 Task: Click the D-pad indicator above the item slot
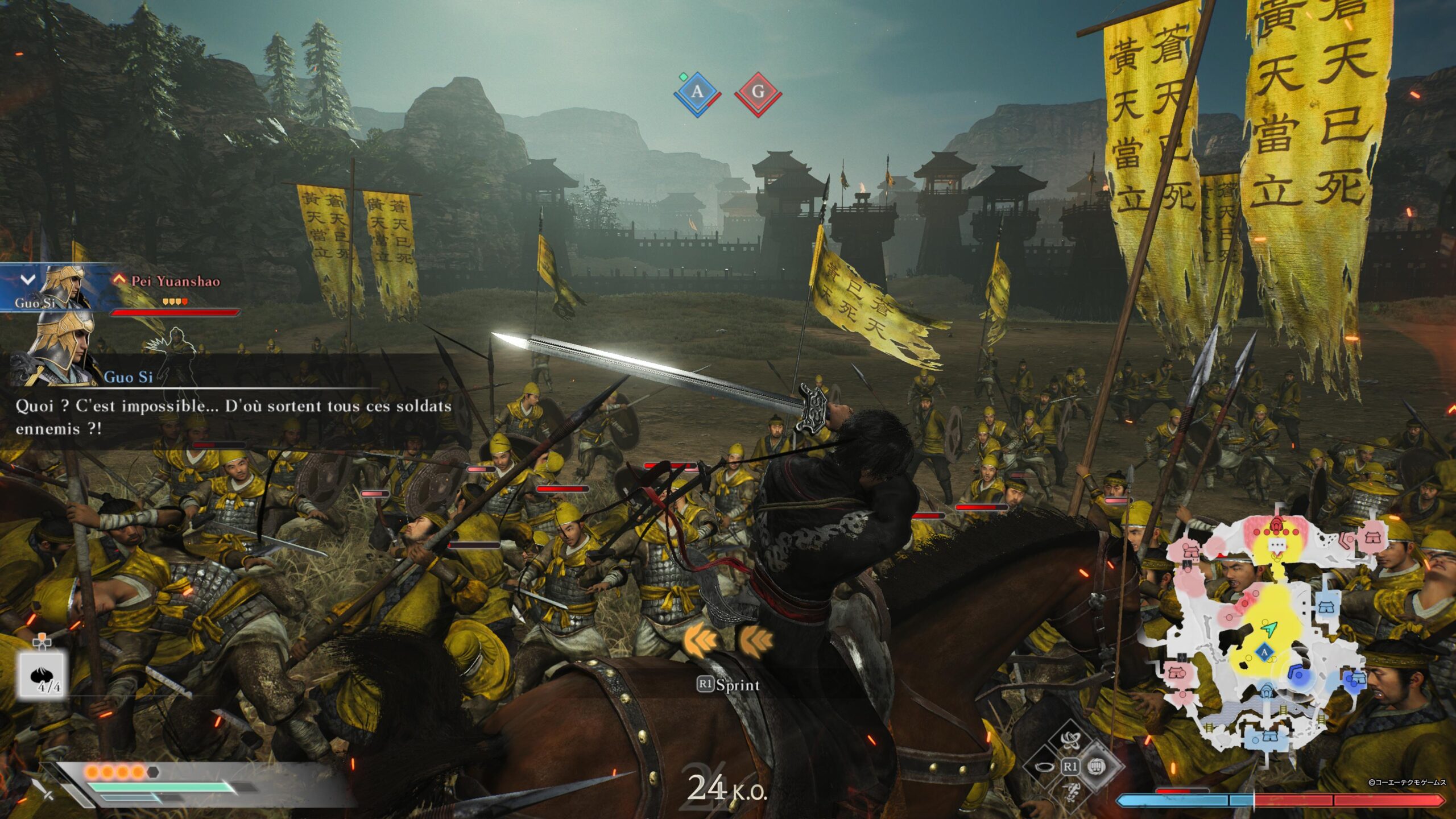point(42,641)
